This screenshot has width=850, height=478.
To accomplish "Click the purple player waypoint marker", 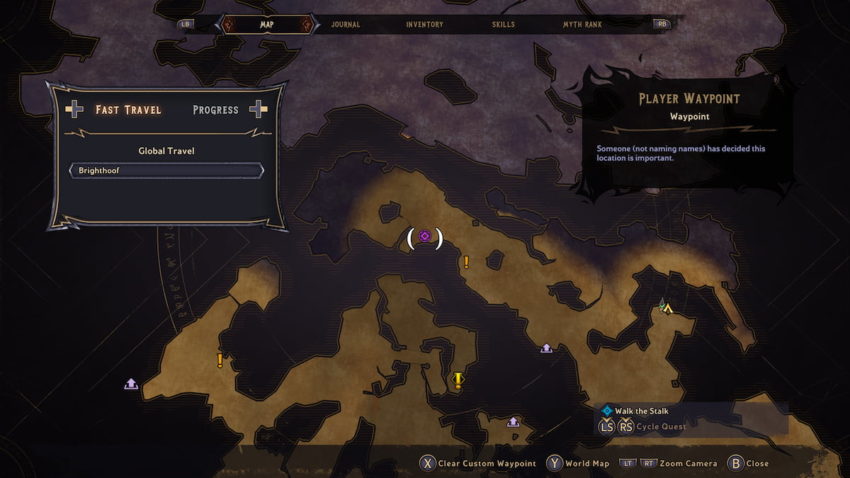I will (425, 237).
